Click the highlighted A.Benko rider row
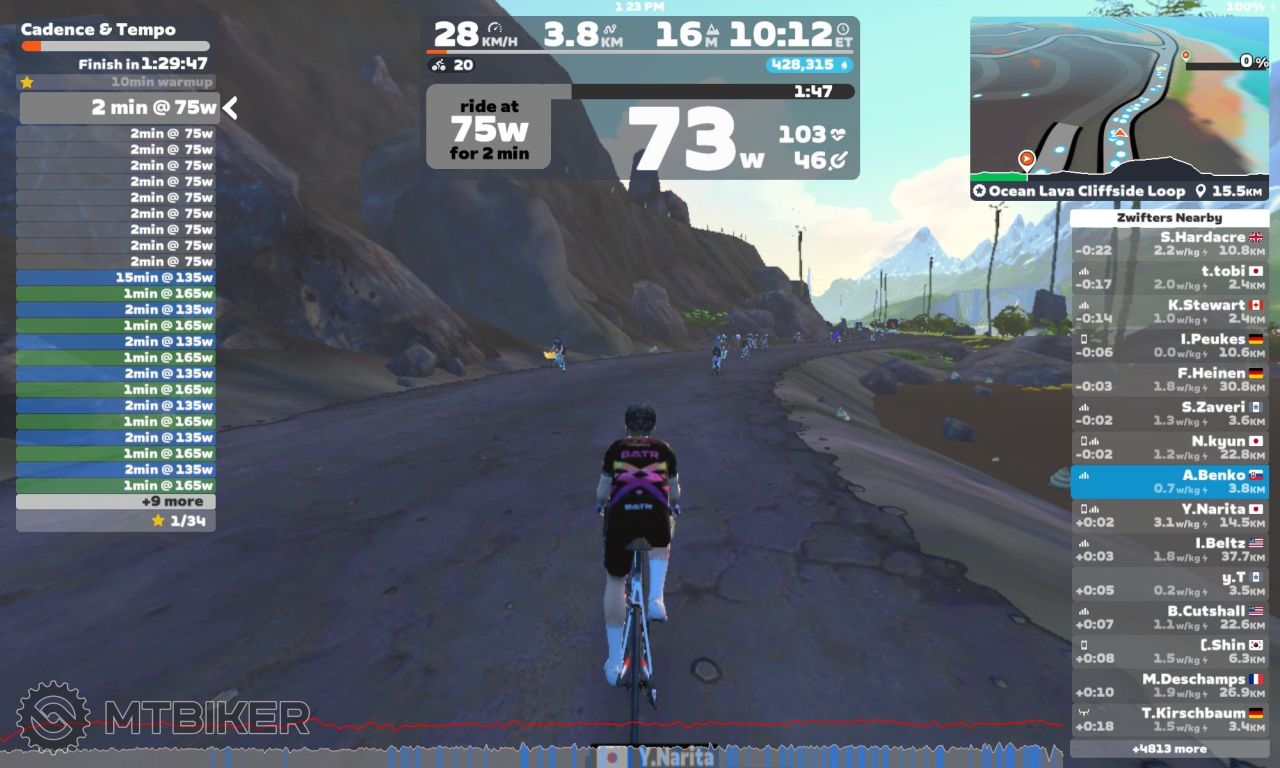This screenshot has width=1280, height=768. tap(1169, 482)
